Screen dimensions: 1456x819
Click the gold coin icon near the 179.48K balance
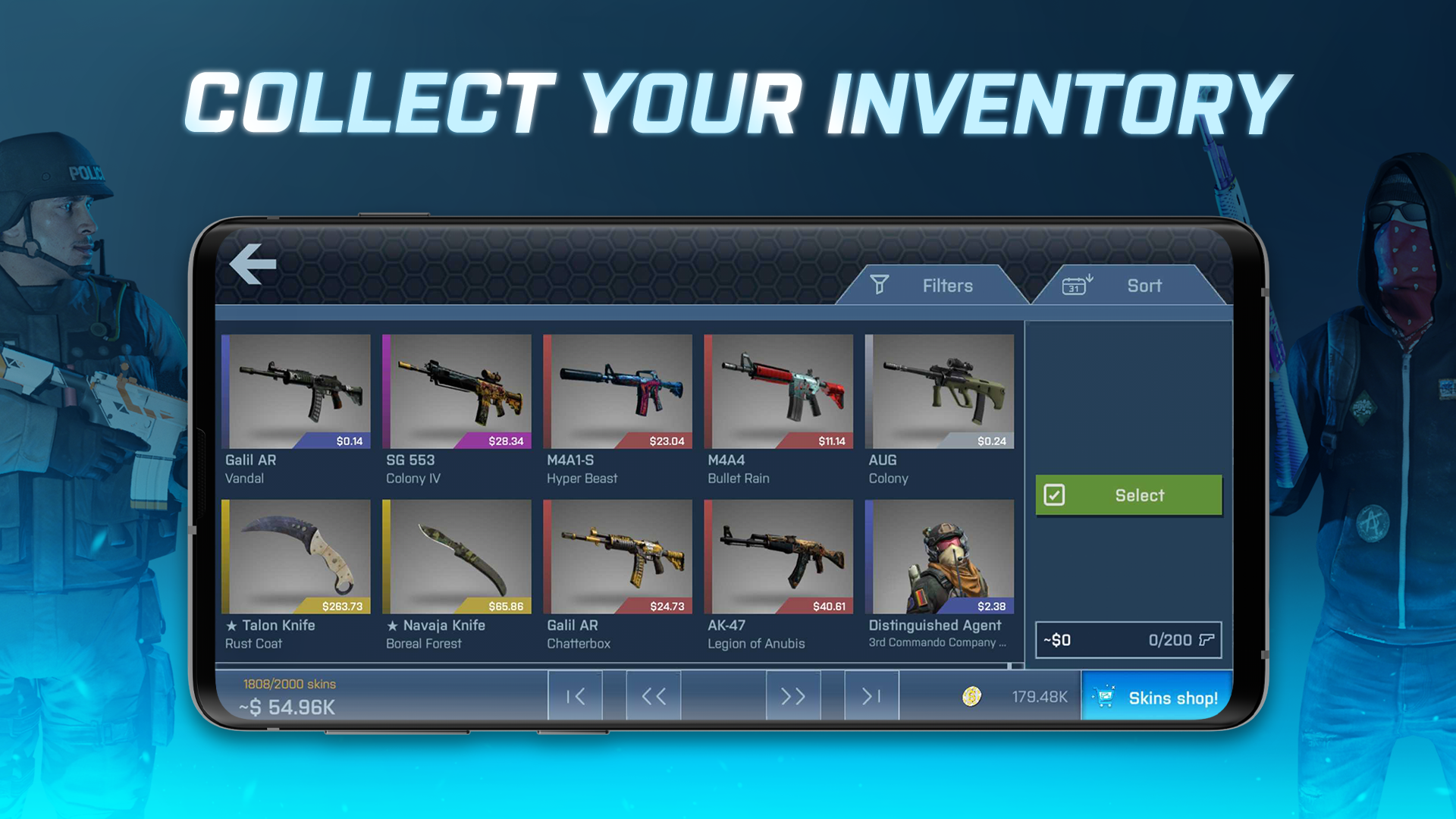(972, 696)
